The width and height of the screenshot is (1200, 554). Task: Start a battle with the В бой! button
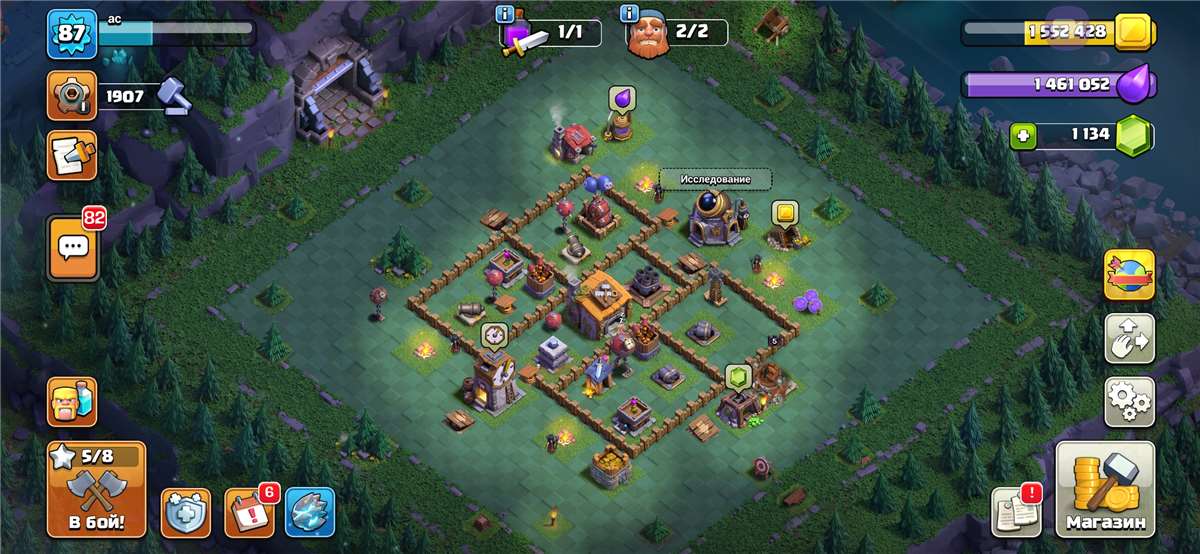click(x=97, y=490)
